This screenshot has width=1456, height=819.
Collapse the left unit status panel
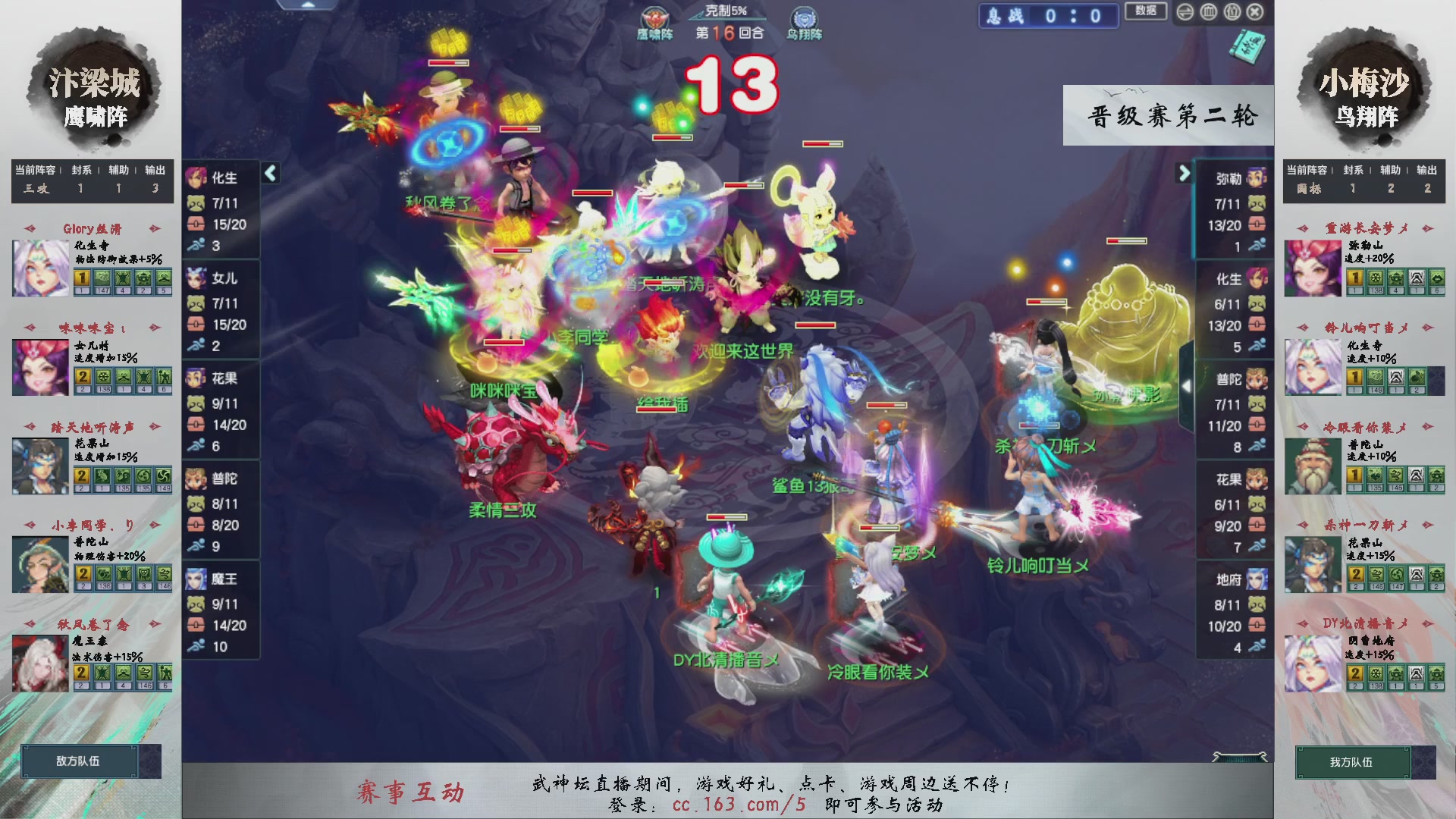pos(269,173)
